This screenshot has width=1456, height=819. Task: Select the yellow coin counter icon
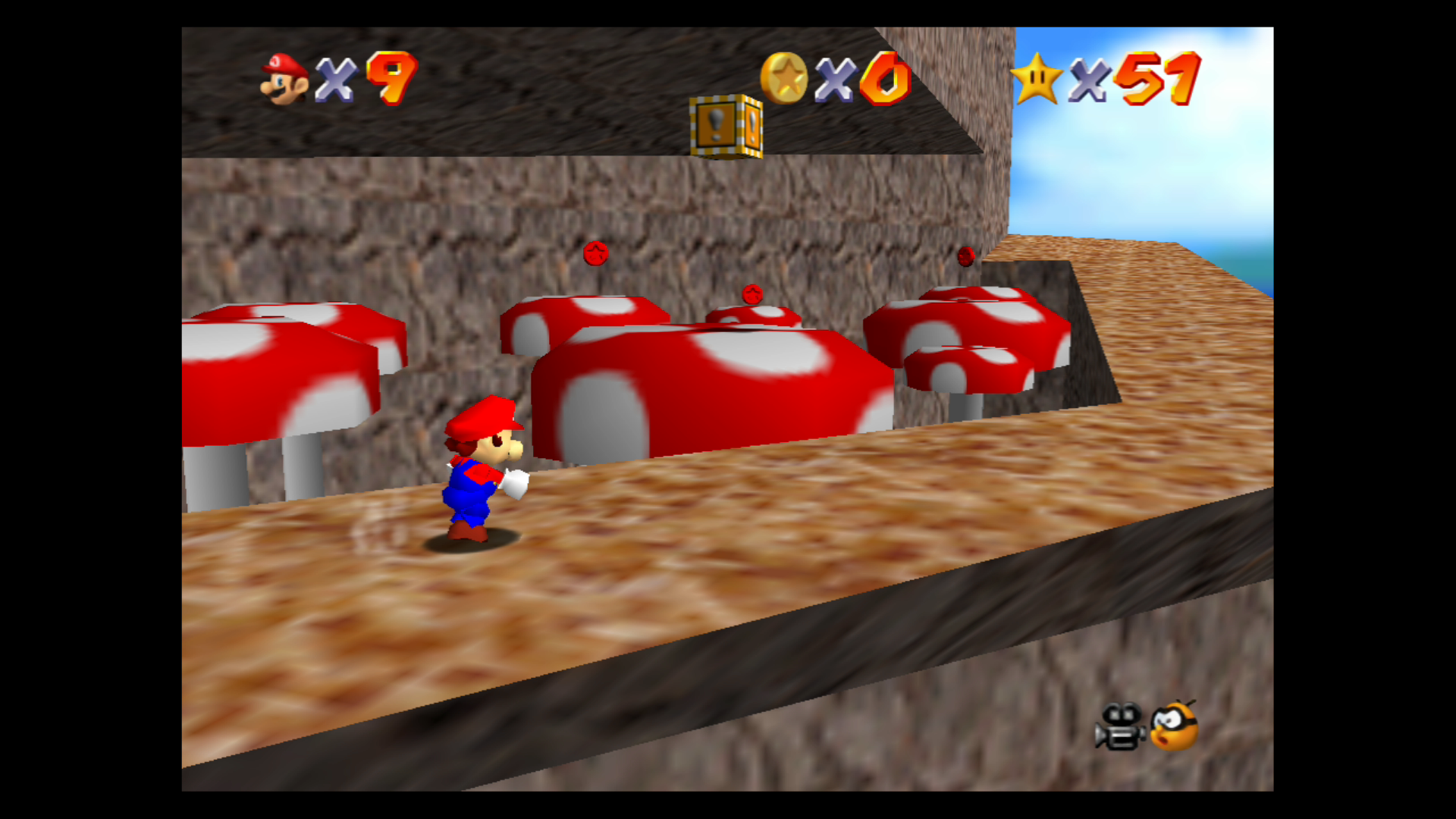(785, 76)
